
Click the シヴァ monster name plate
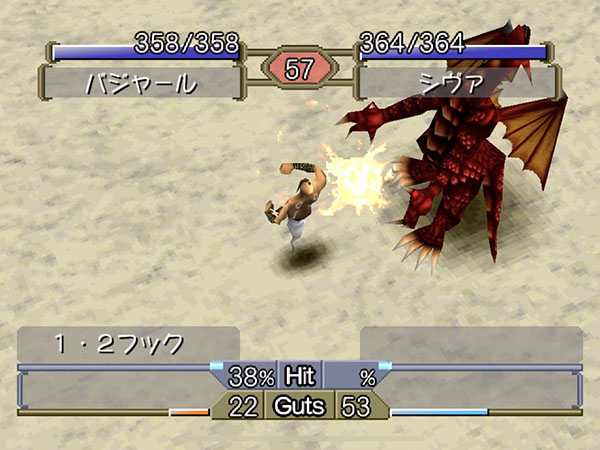pos(454,82)
